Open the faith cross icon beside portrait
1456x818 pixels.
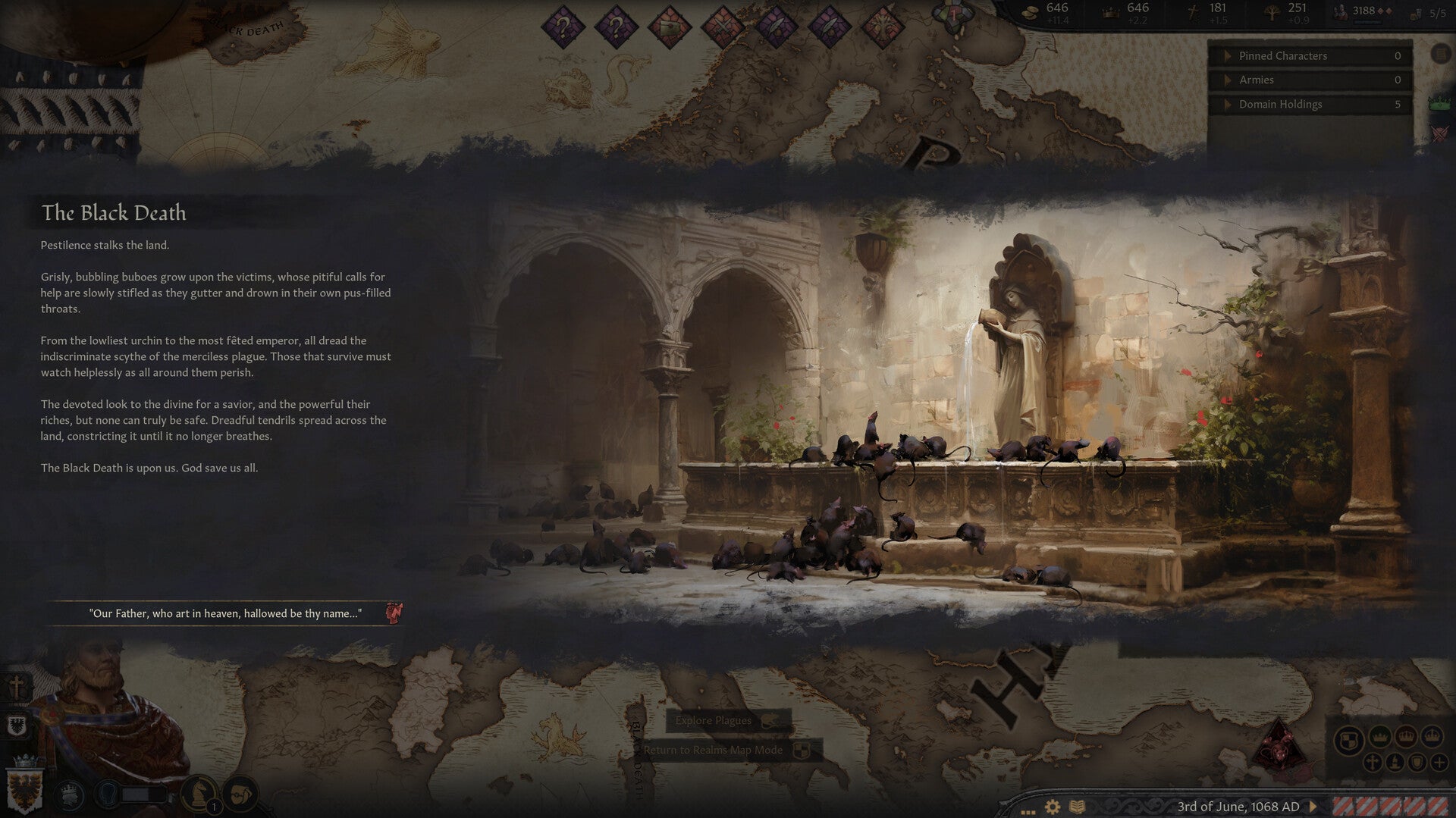17,688
